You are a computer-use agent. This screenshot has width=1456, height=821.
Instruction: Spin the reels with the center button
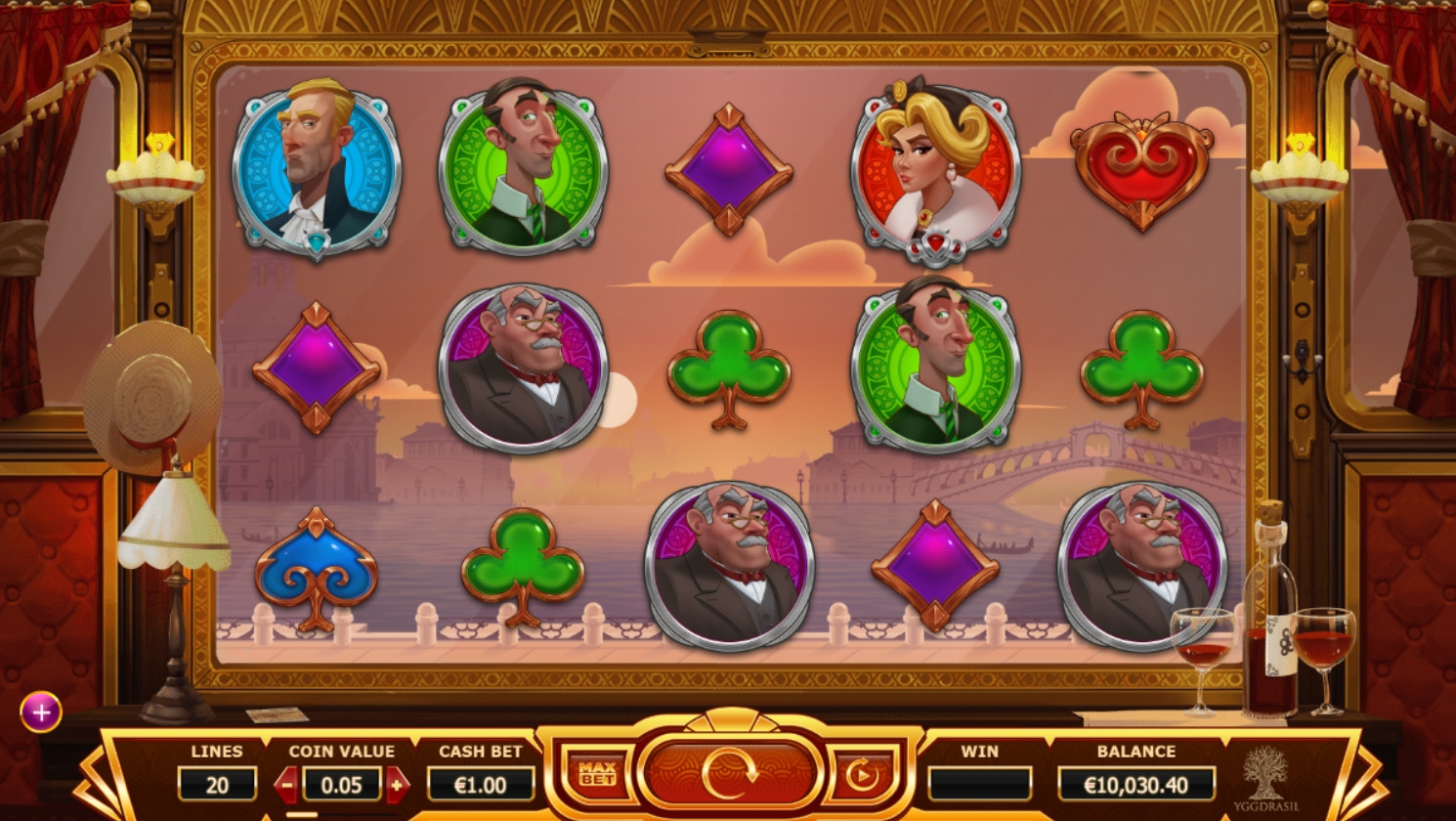pyautogui.click(x=728, y=772)
